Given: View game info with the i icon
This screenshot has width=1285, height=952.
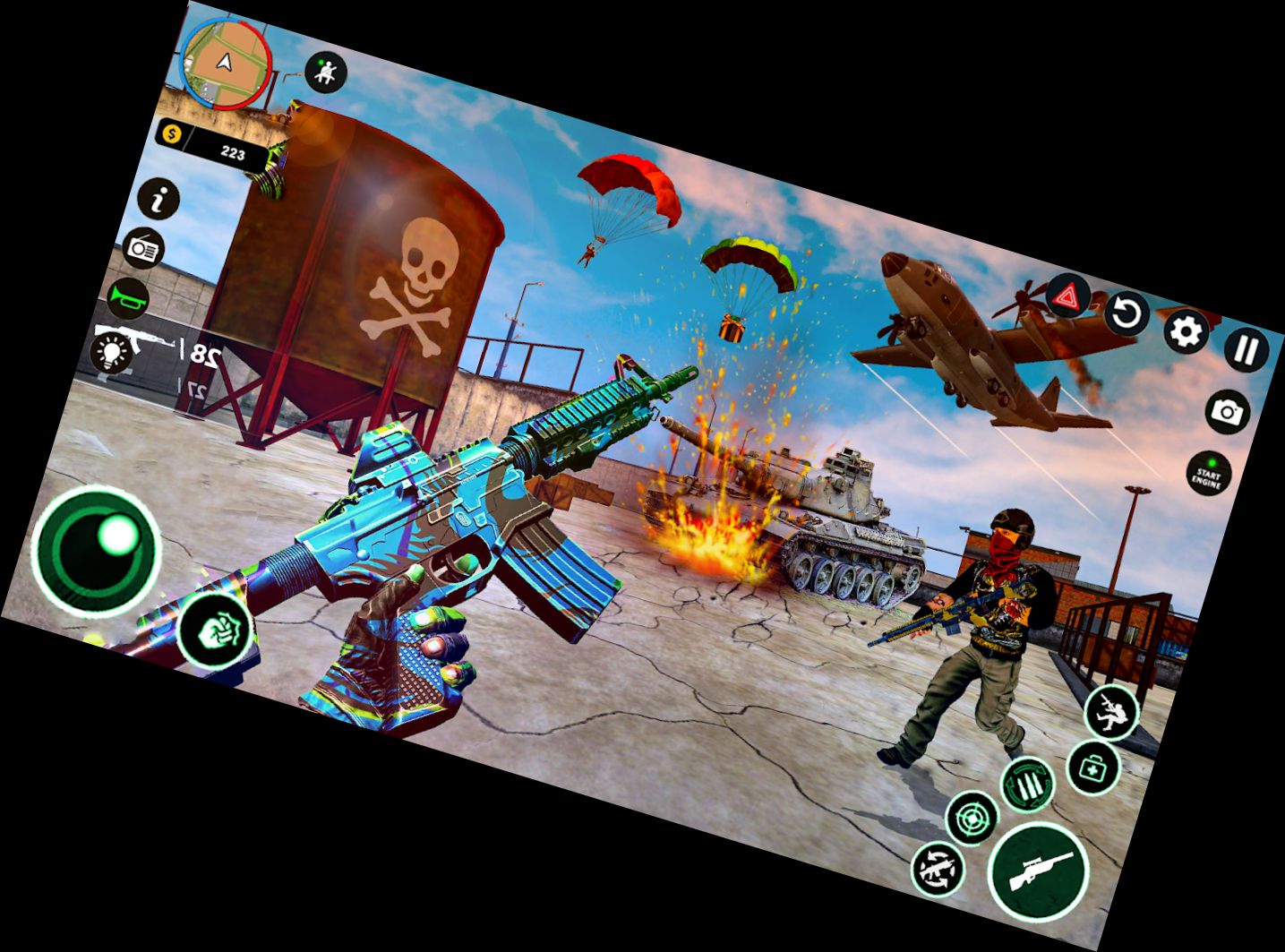Looking at the screenshot, I should pos(159,201).
